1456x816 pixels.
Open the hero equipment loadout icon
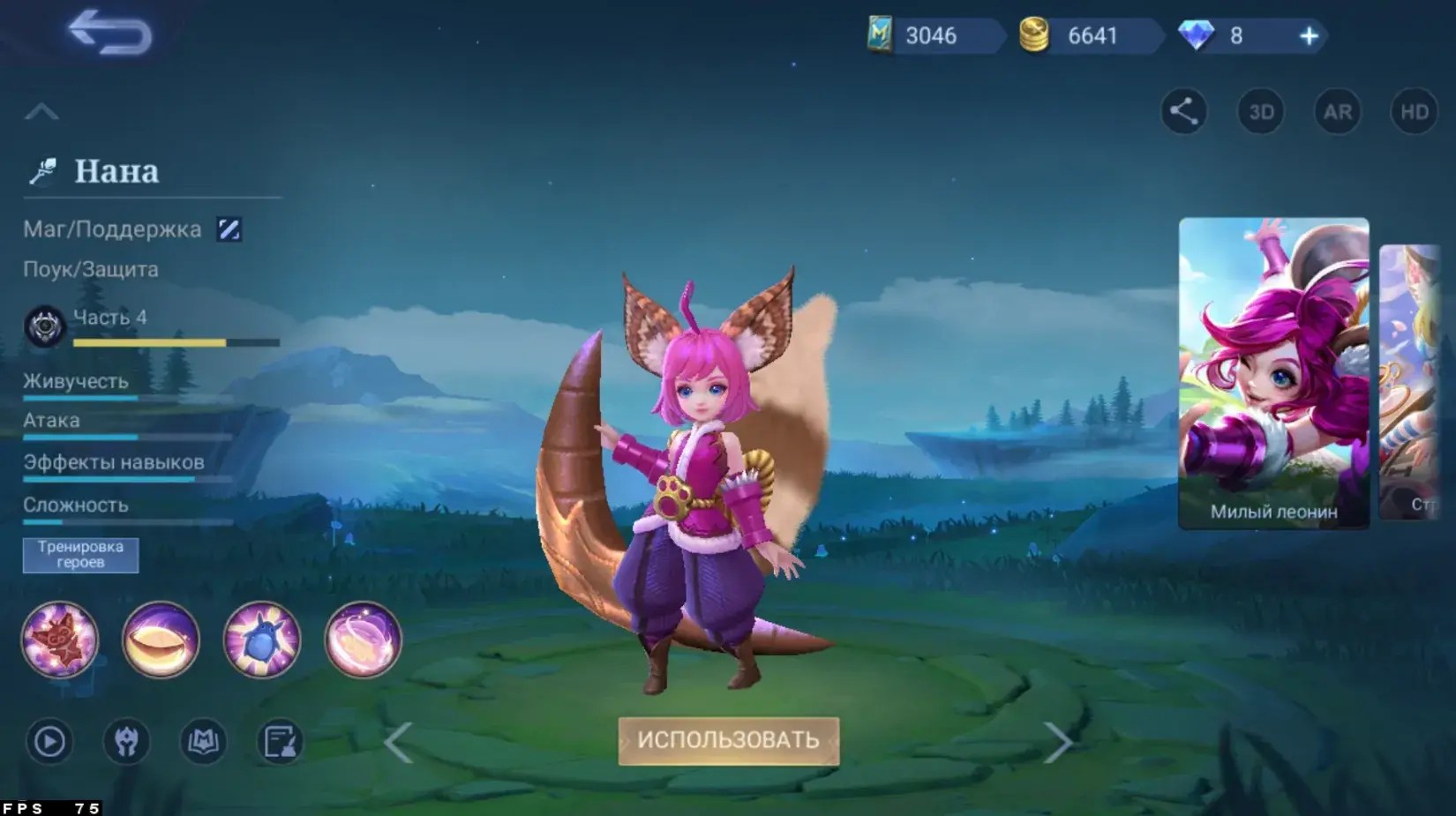(x=126, y=742)
